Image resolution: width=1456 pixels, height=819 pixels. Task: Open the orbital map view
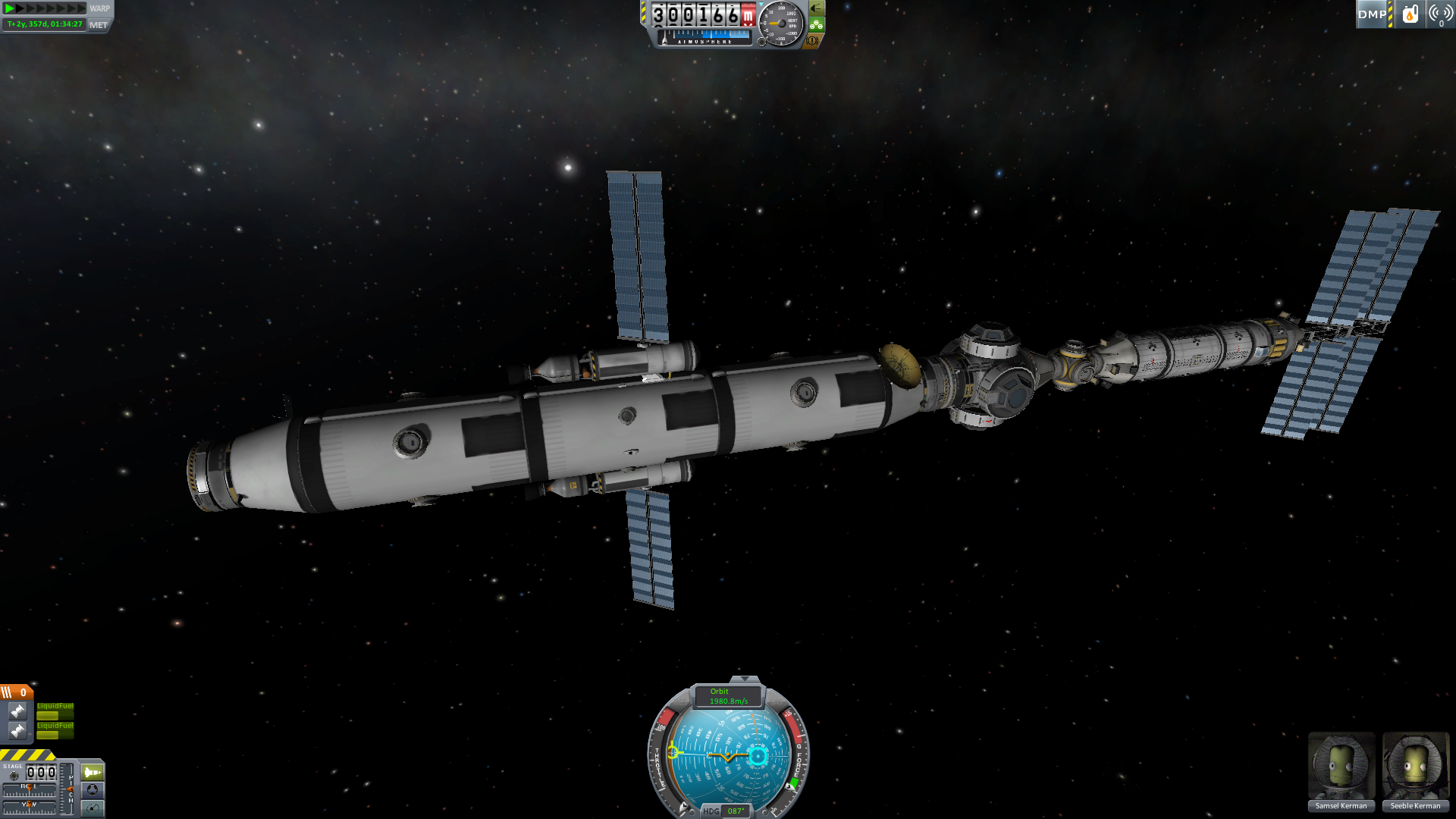[x=93, y=808]
